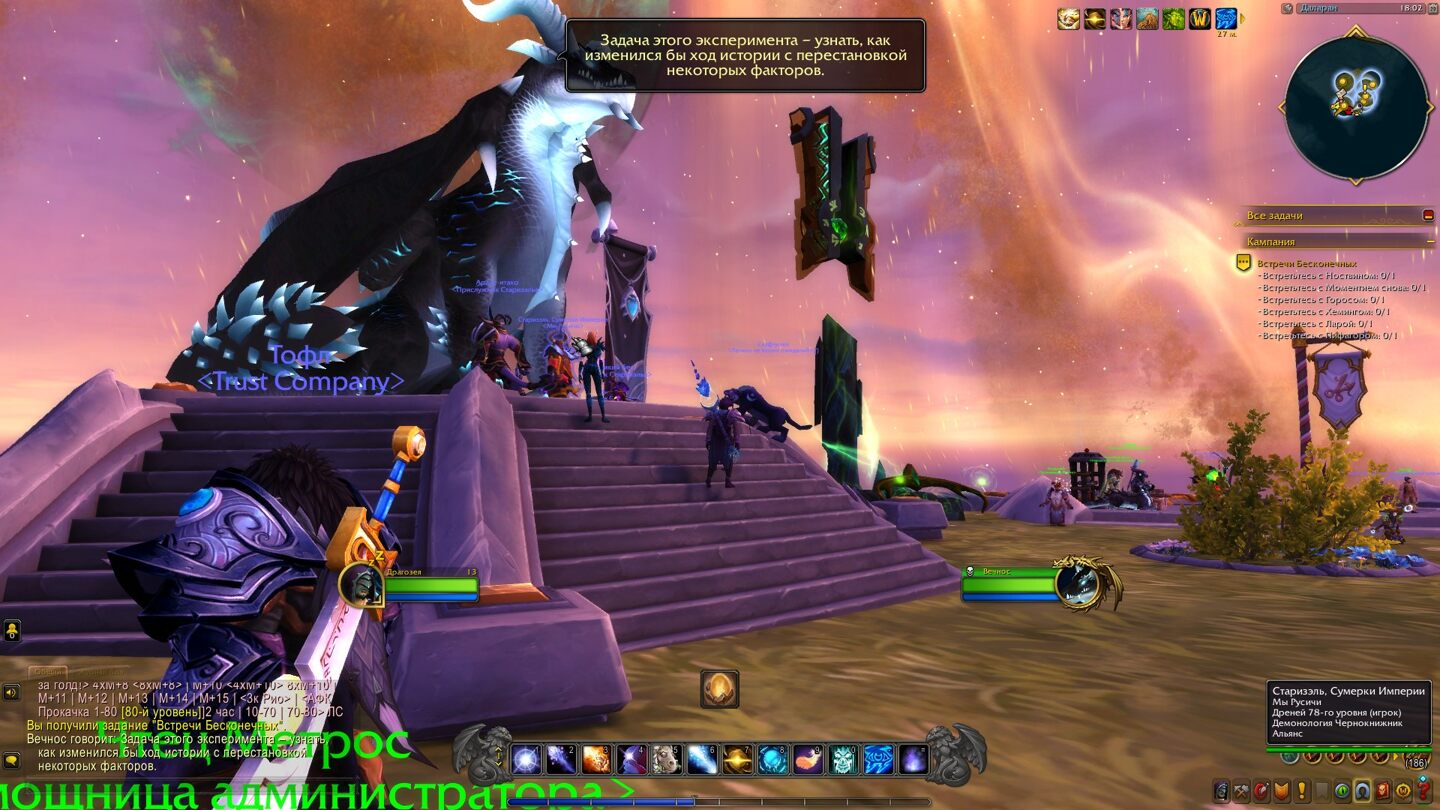The image size is (1440, 810).
Task: Click the minimap tracking icon next to Даларан
Action: coord(1287,8)
